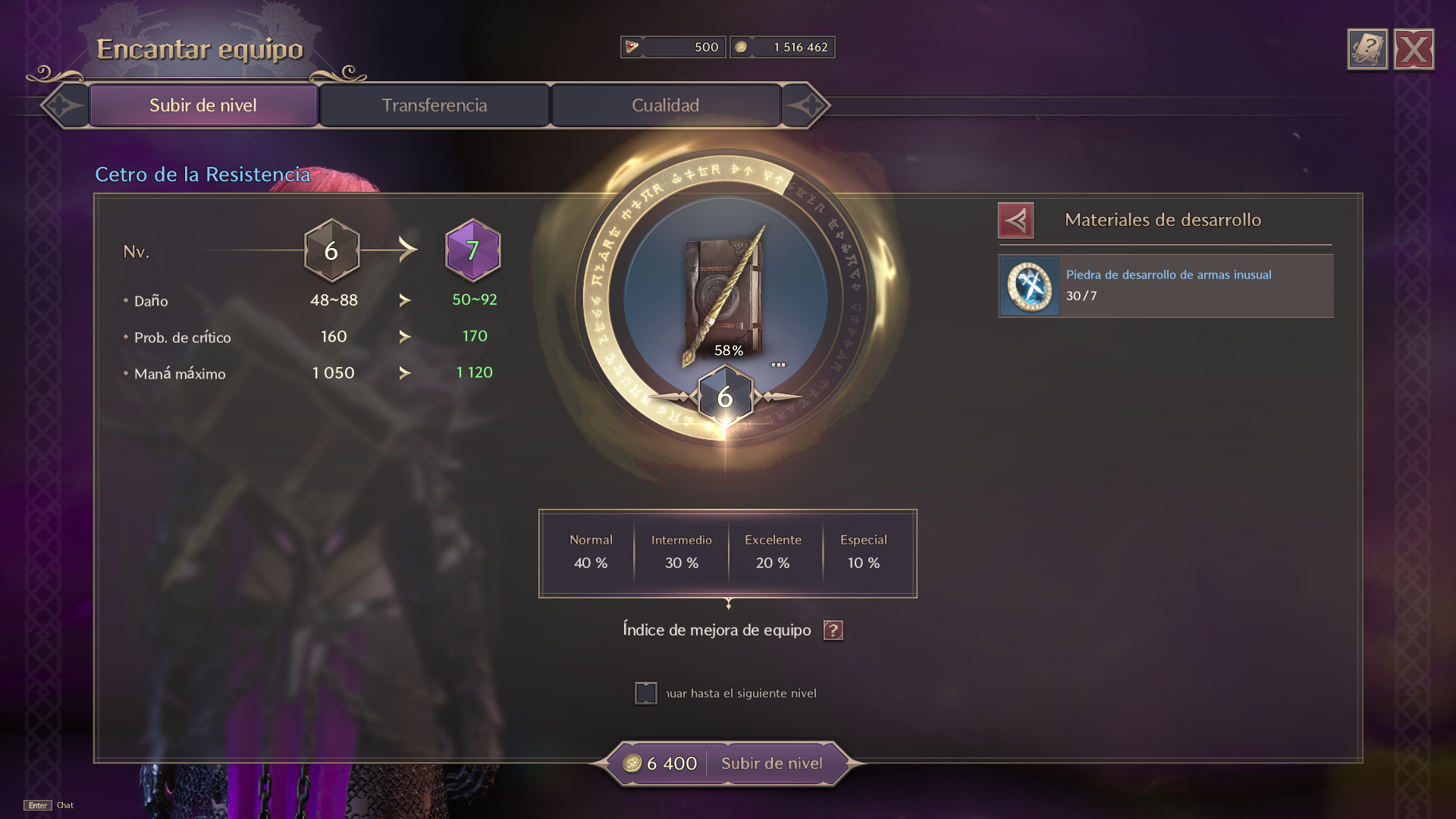1456x819 pixels.
Task: Open the Cualidad tab
Action: [x=665, y=105]
